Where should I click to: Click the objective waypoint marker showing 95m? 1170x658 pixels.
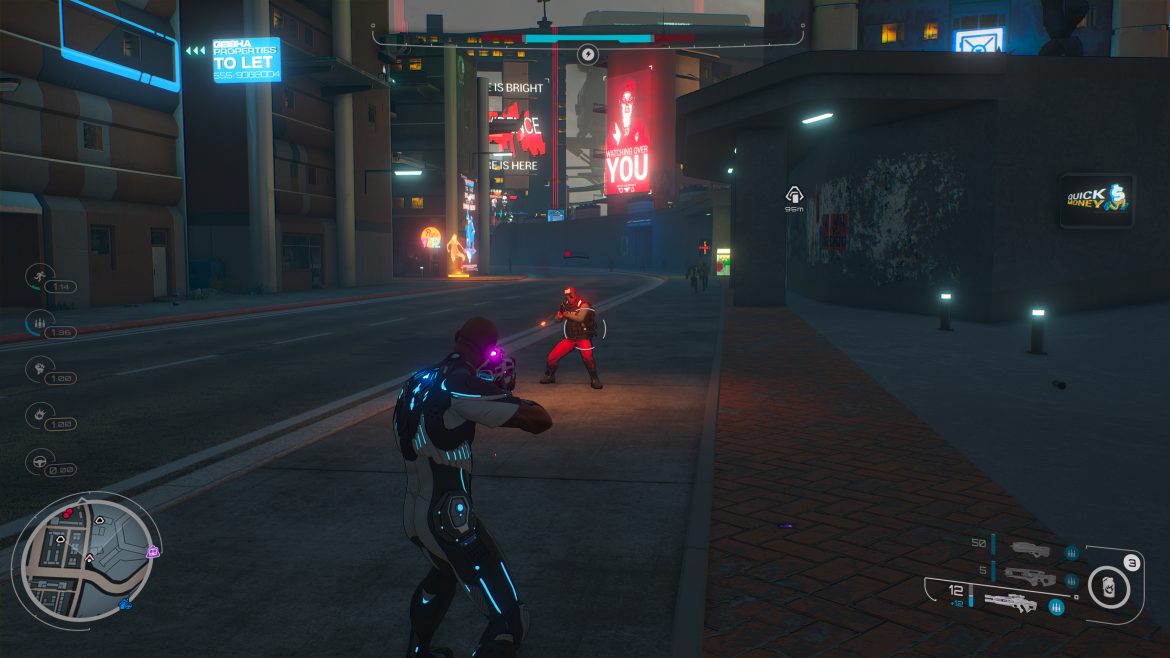click(x=794, y=196)
